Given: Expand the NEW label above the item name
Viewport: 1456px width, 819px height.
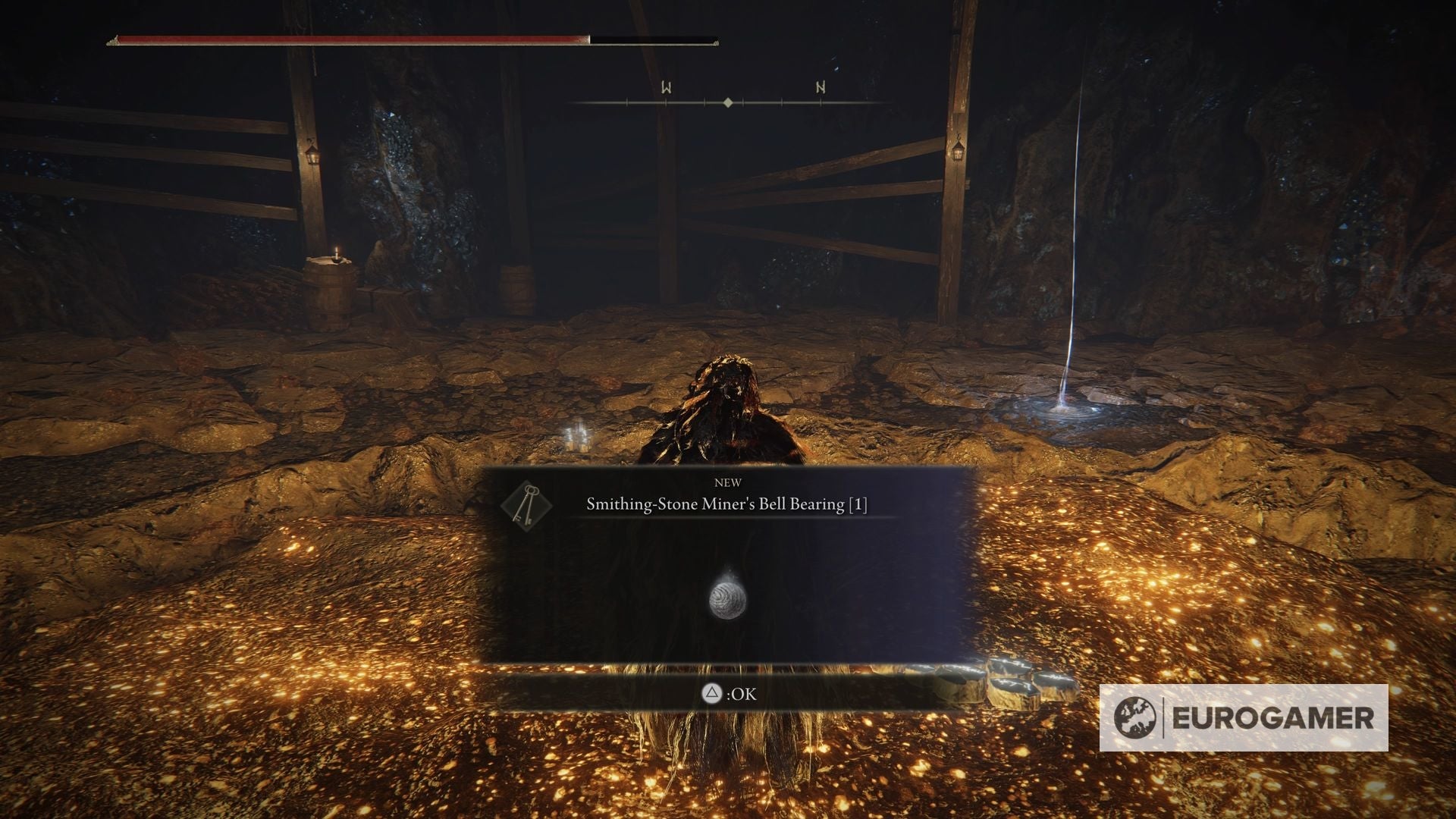Looking at the screenshot, I should click(729, 482).
